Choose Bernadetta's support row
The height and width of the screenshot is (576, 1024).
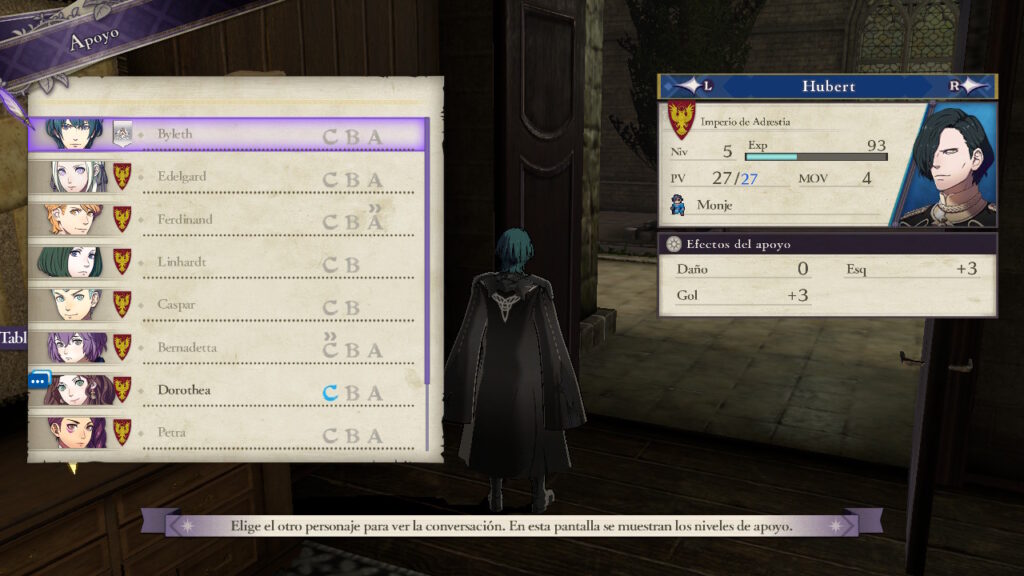tap(230, 348)
